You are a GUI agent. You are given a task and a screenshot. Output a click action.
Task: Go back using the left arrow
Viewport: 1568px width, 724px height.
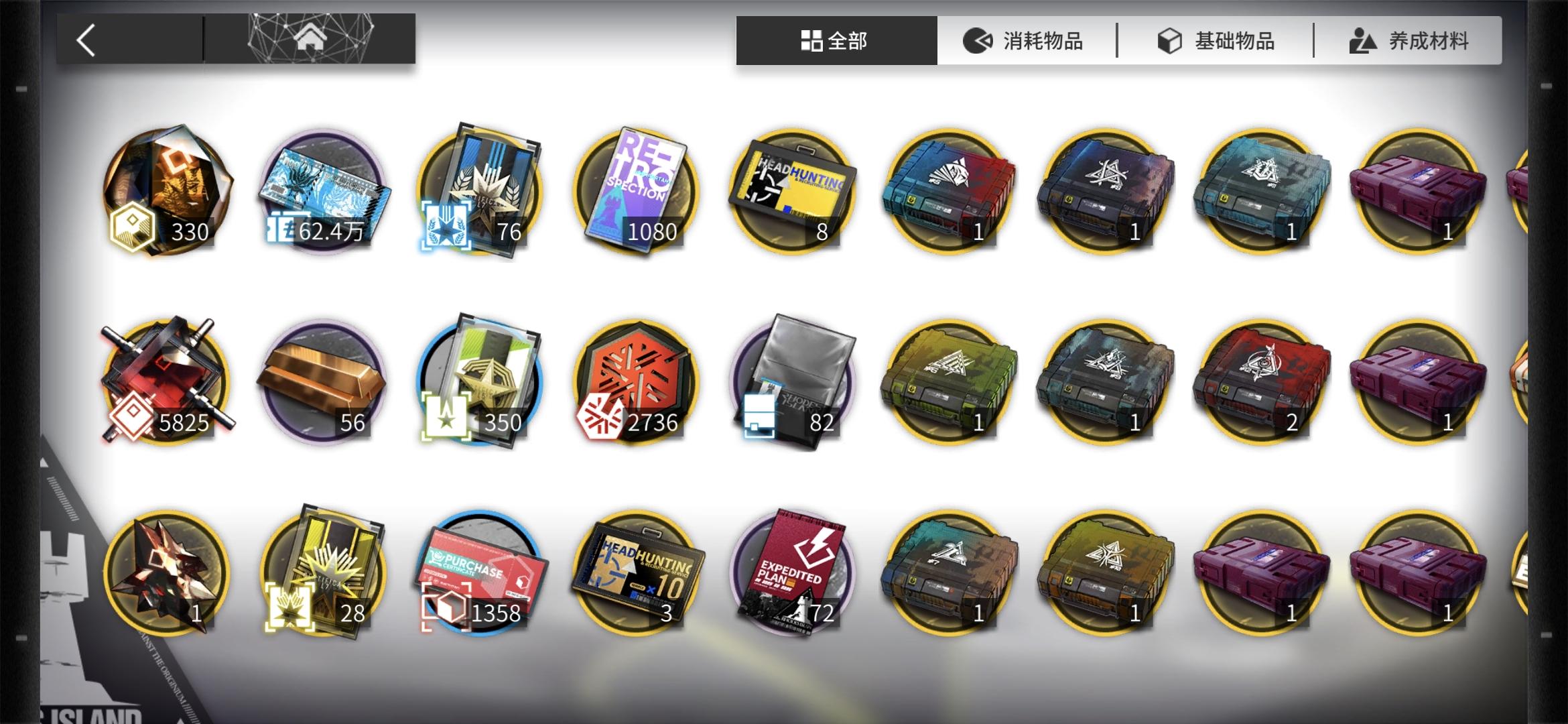point(86,40)
